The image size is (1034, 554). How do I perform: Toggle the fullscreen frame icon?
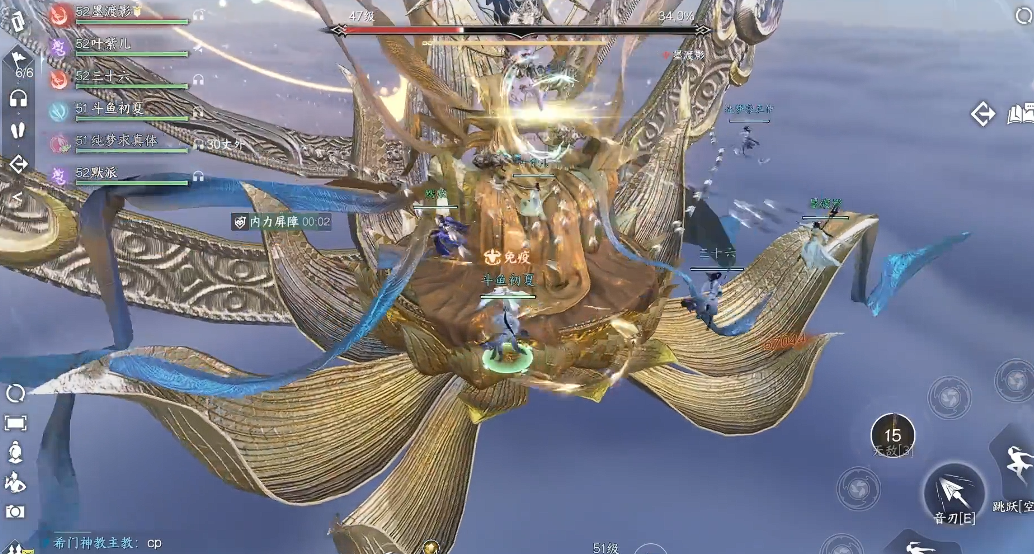pyautogui.click(x=16, y=423)
